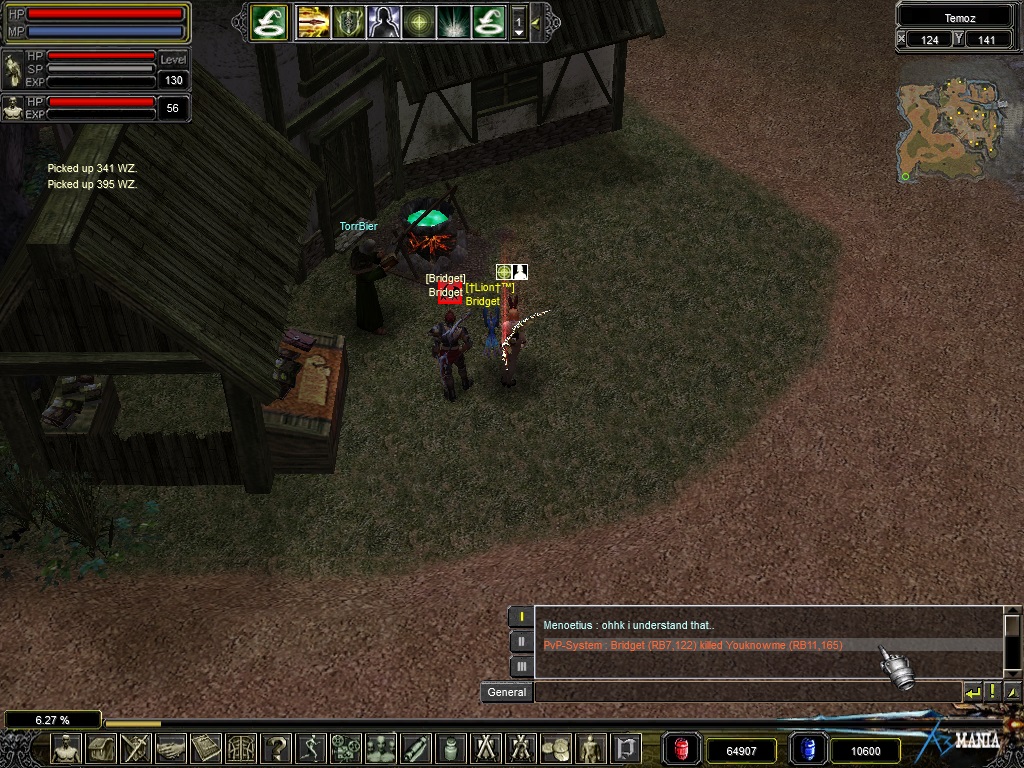Click the chat message input field
This screenshot has width=1024, height=768.
click(746, 692)
